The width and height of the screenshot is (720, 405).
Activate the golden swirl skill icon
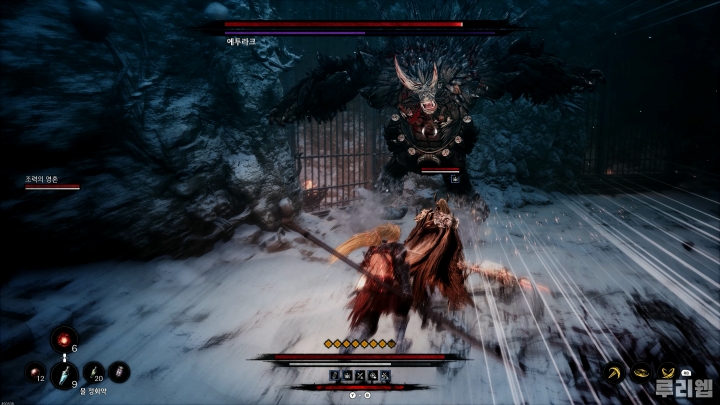click(639, 372)
